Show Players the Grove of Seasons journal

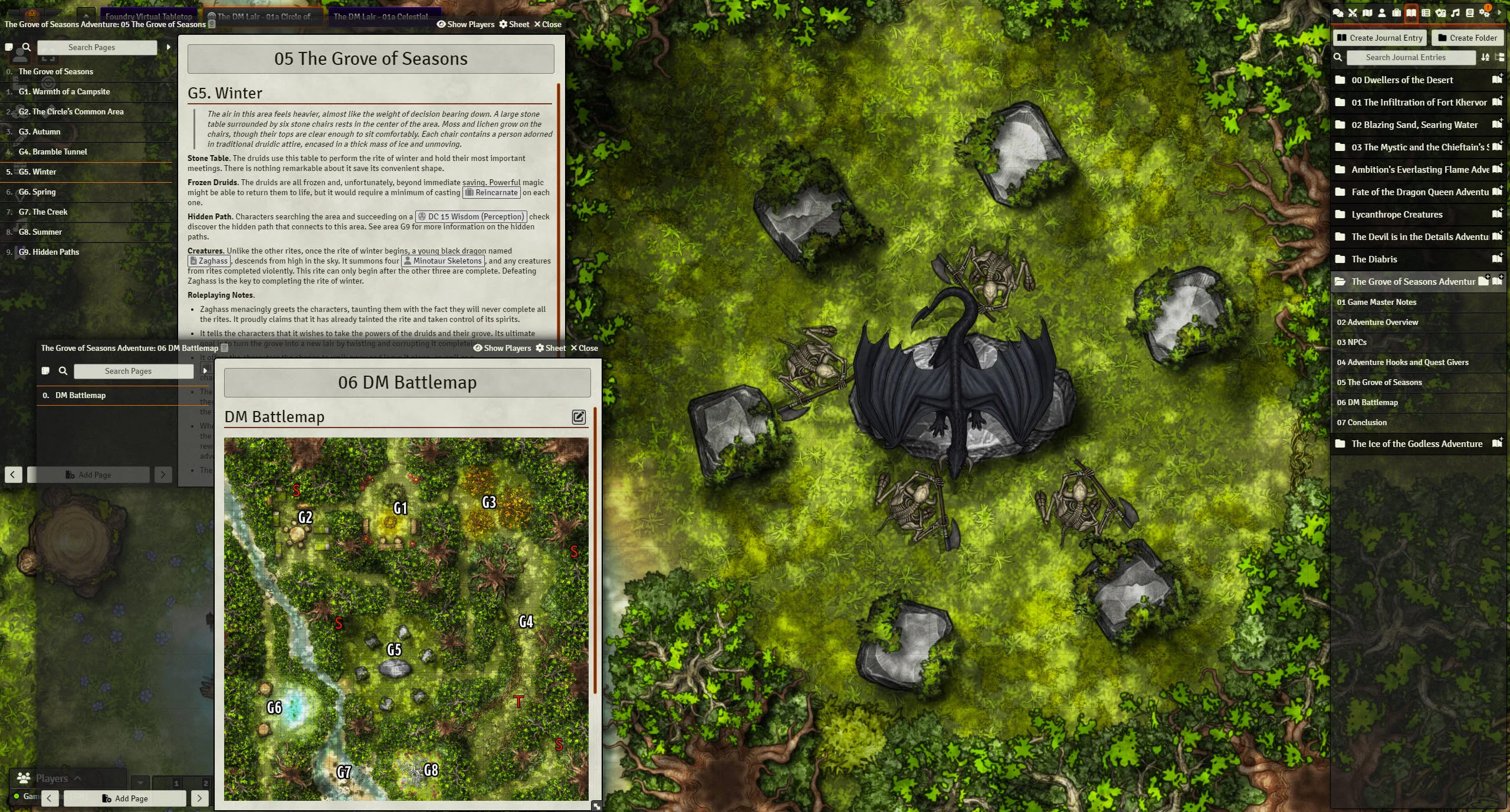click(x=465, y=24)
